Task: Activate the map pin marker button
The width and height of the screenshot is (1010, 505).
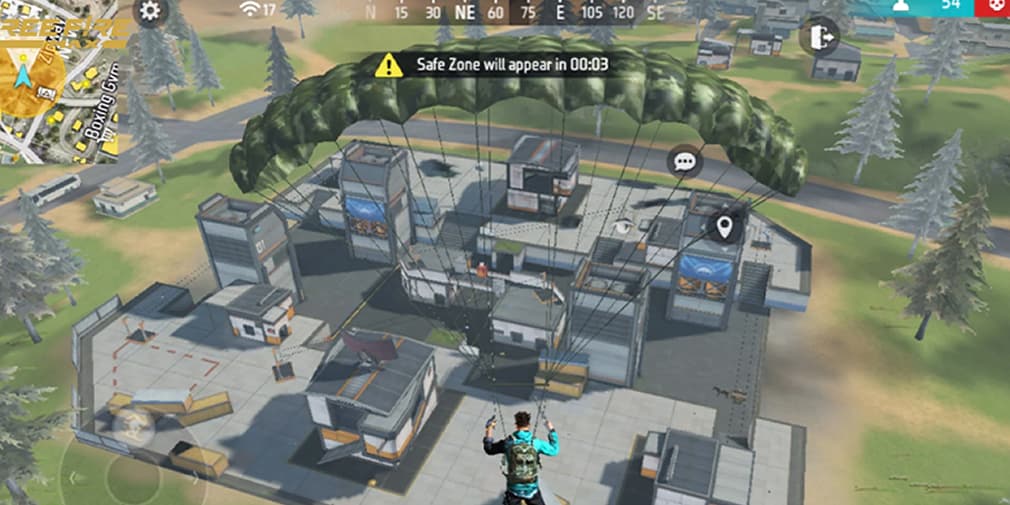Action: (725, 227)
